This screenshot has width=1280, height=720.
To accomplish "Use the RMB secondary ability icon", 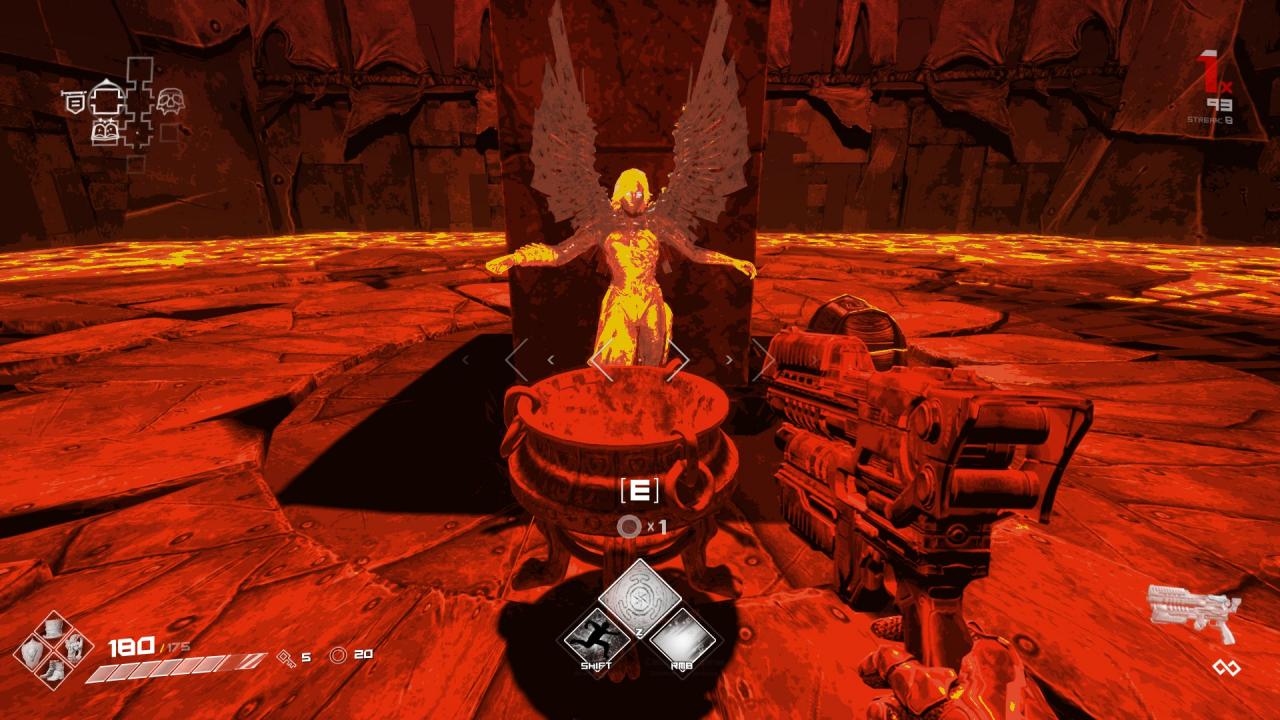I will click(x=684, y=638).
